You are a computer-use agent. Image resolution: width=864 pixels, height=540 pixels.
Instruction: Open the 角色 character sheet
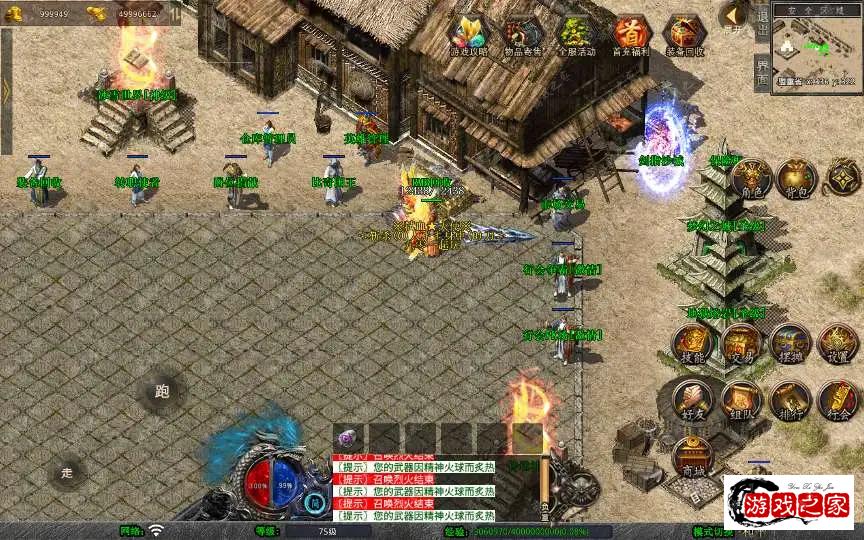click(750, 179)
